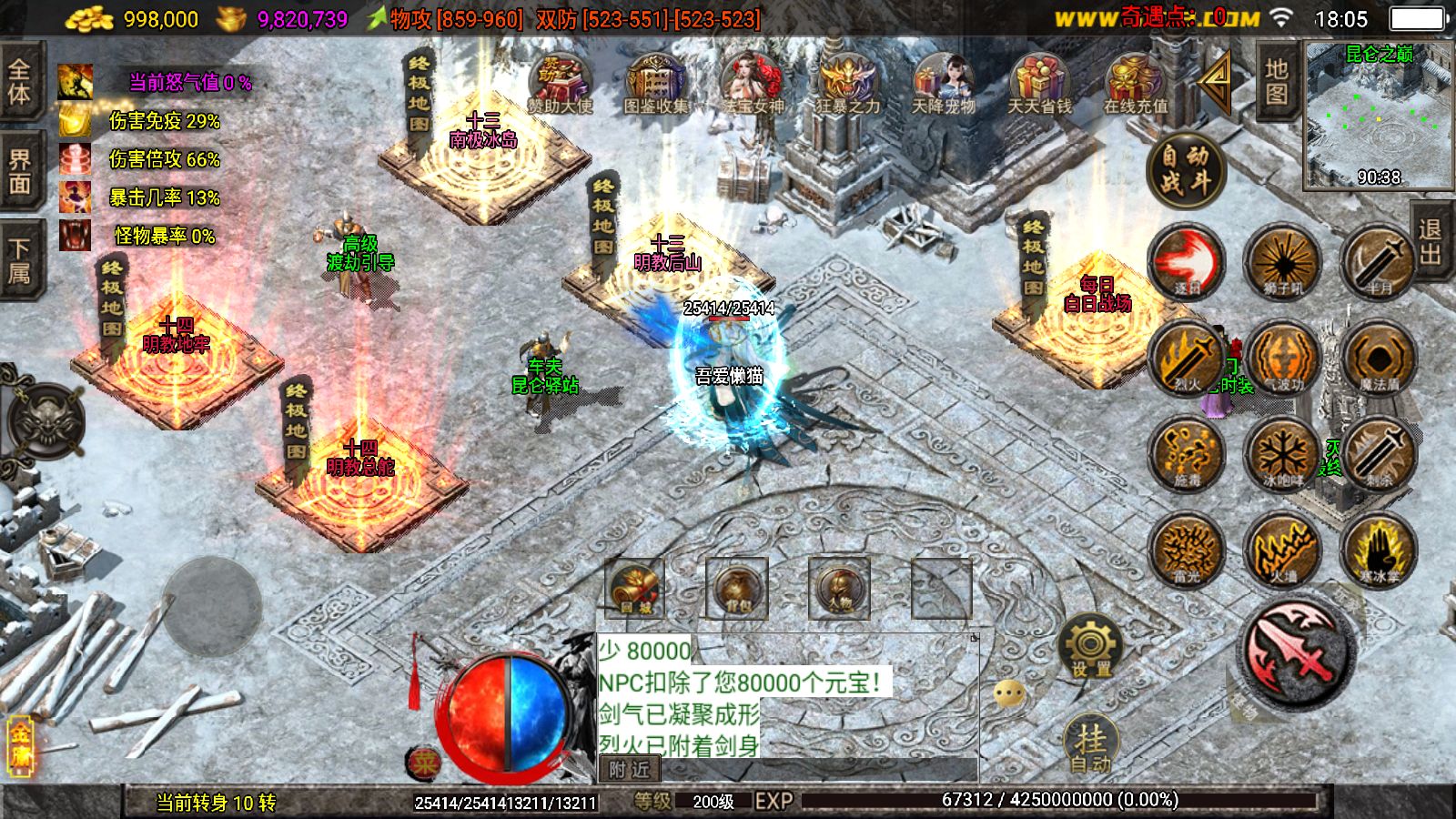Open the 在线充值 recharge shop
This screenshot has height=819, width=1456.
pyautogui.click(x=1135, y=82)
